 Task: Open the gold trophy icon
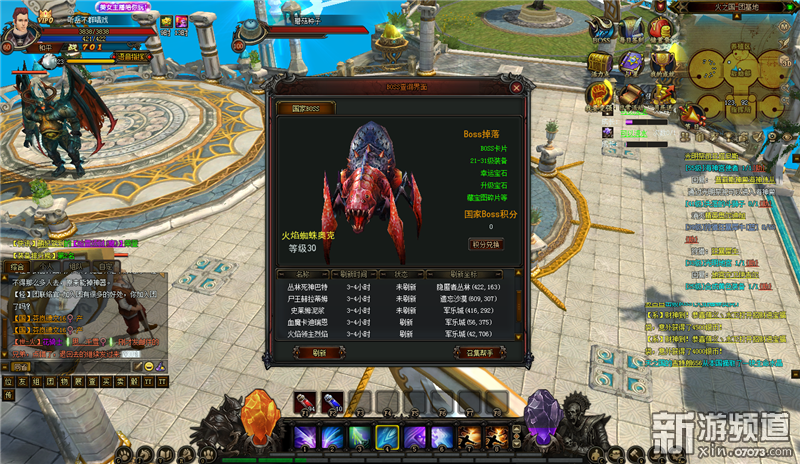click(x=661, y=62)
